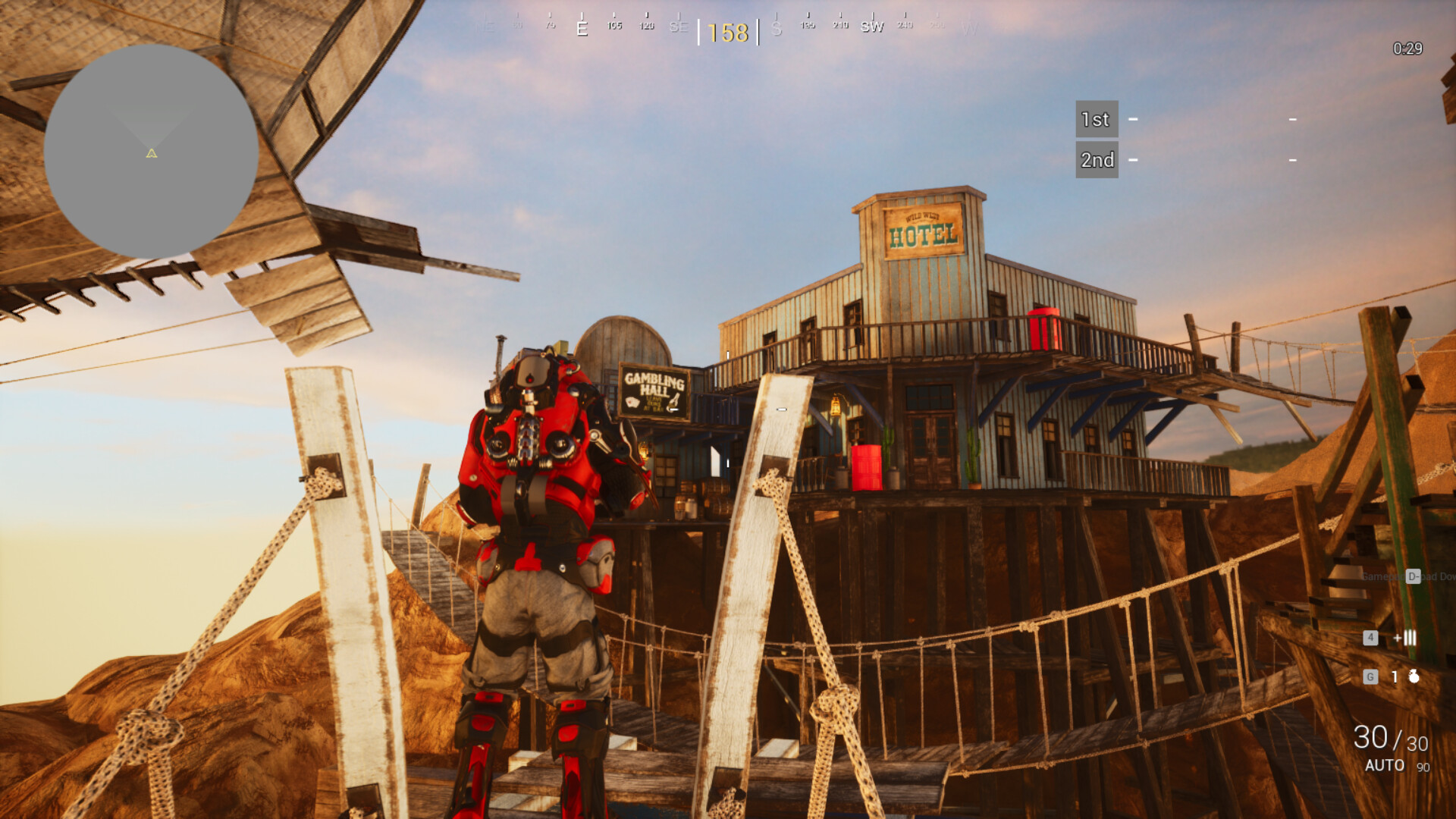This screenshot has width=1456, height=819.
Task: Select the grenade icon next to the G keybind
Action: tap(1414, 677)
